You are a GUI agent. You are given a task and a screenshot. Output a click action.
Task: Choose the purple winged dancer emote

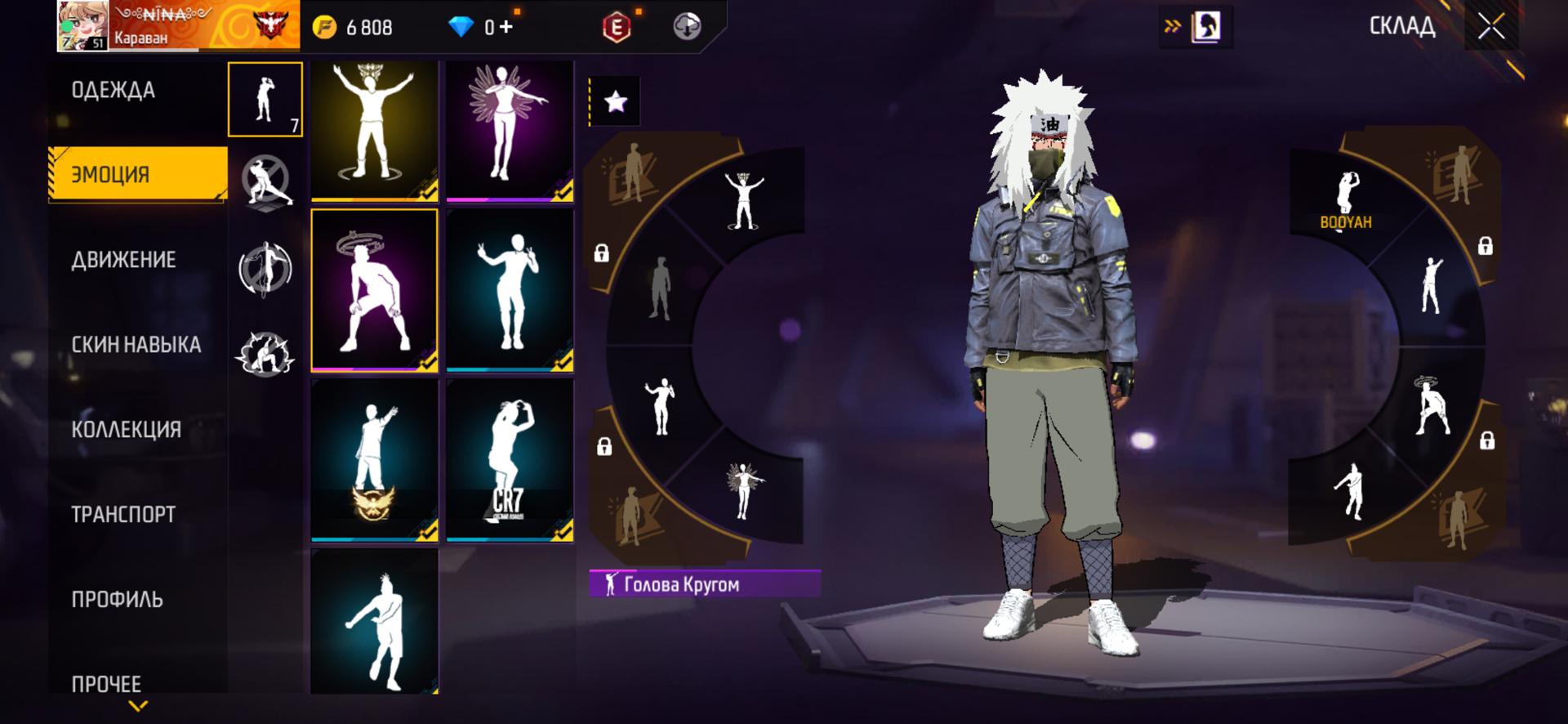pyautogui.click(x=510, y=130)
